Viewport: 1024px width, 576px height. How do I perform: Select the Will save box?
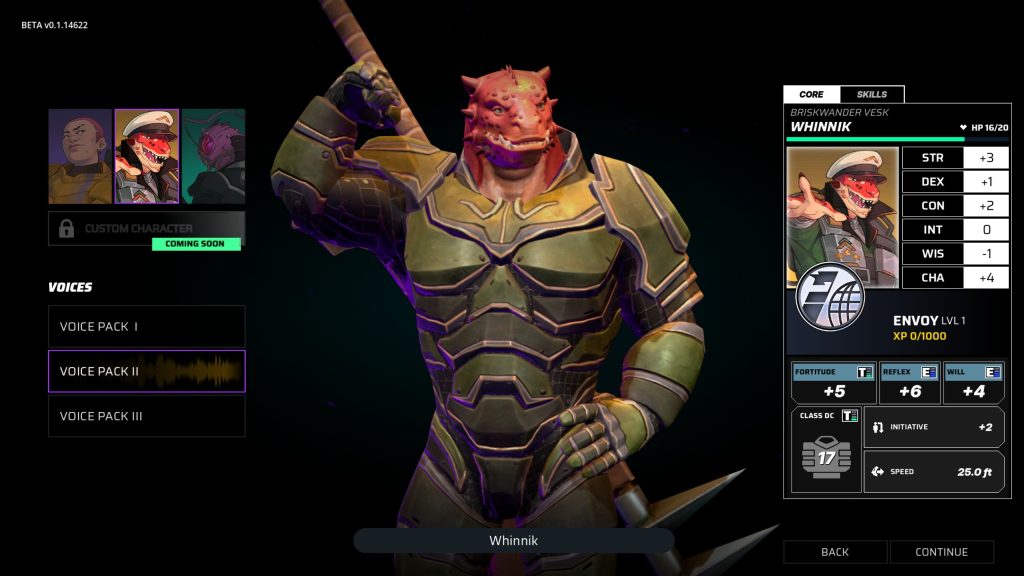[973, 383]
